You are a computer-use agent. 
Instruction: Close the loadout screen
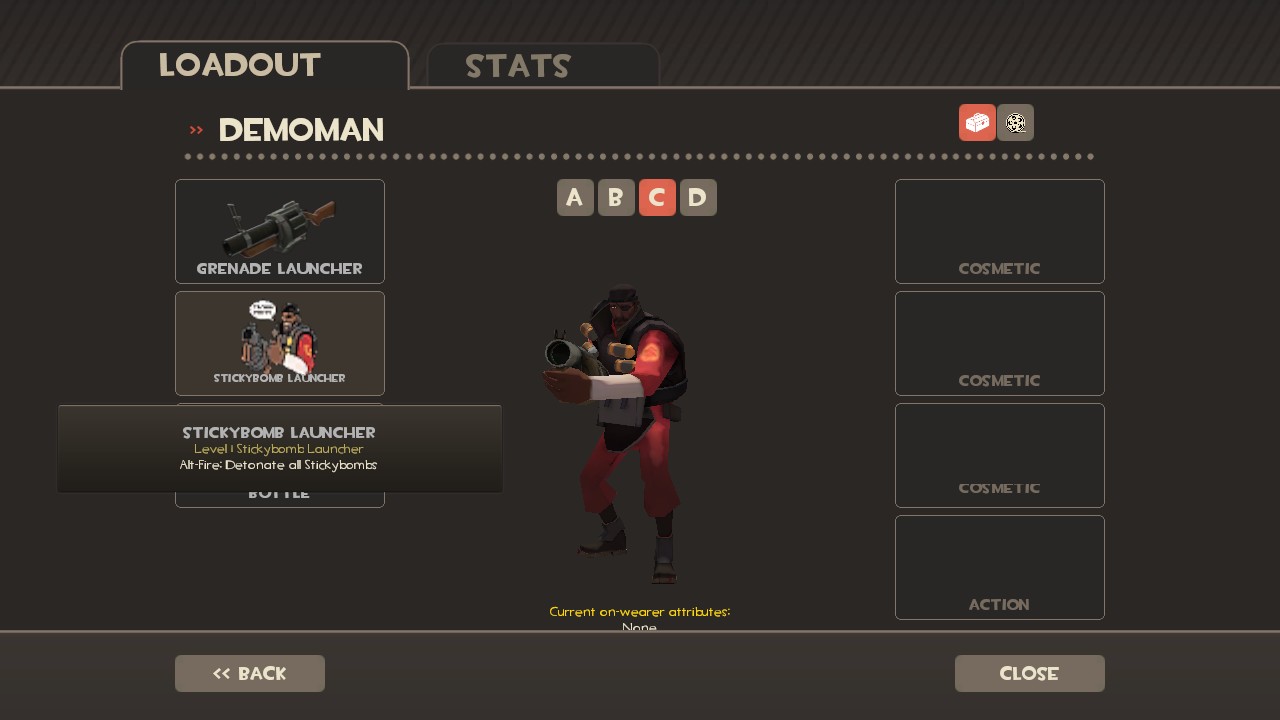(x=1030, y=673)
